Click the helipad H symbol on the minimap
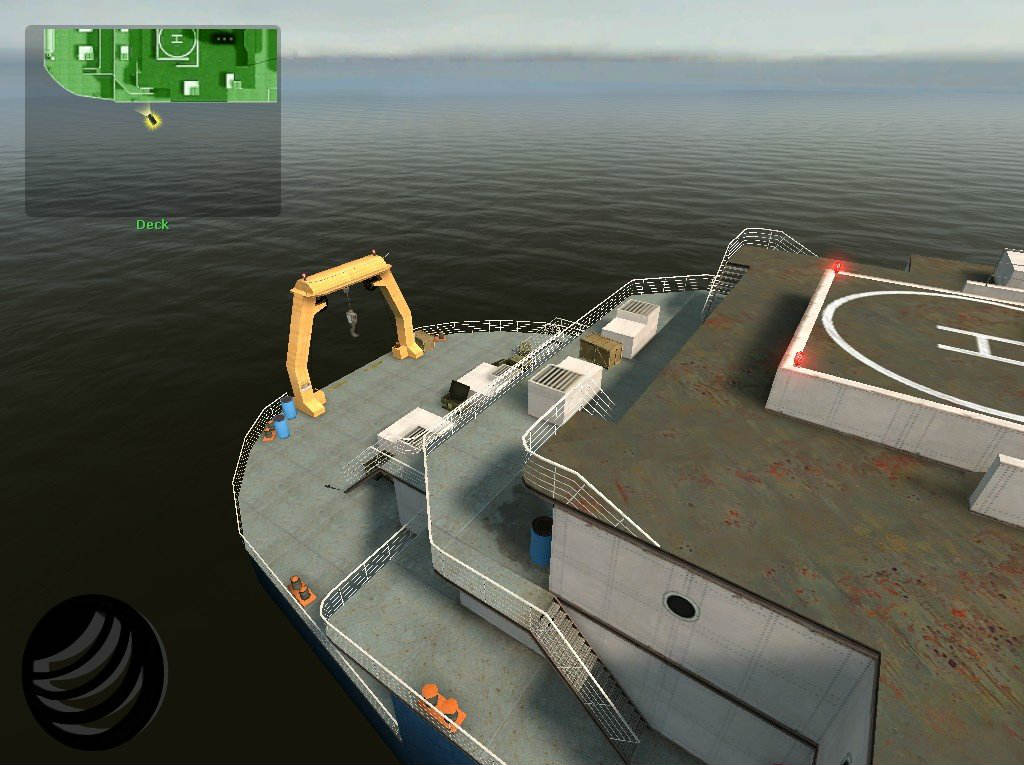This screenshot has width=1024, height=765. point(177,40)
